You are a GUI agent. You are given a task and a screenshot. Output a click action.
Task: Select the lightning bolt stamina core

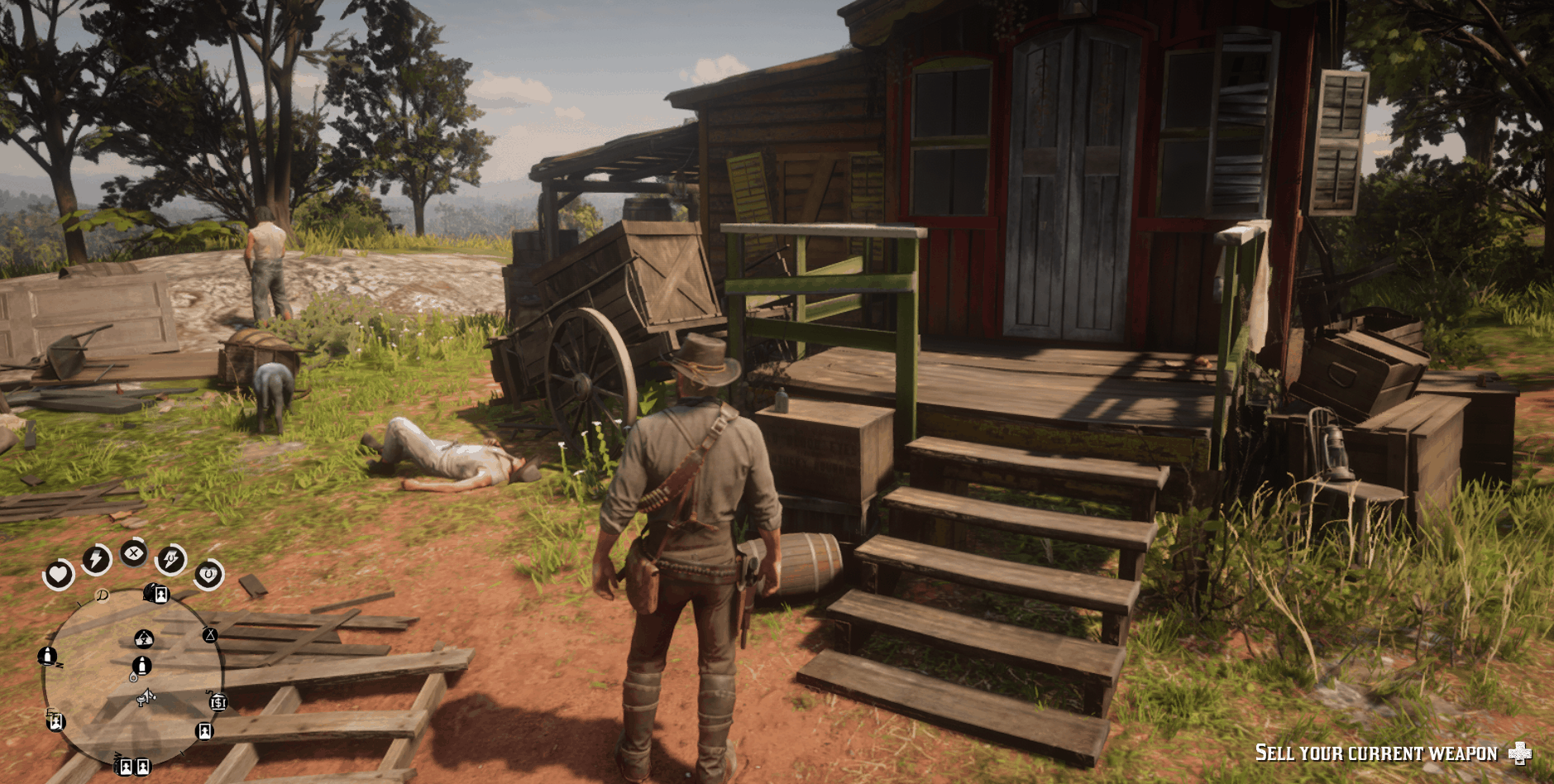click(x=96, y=560)
